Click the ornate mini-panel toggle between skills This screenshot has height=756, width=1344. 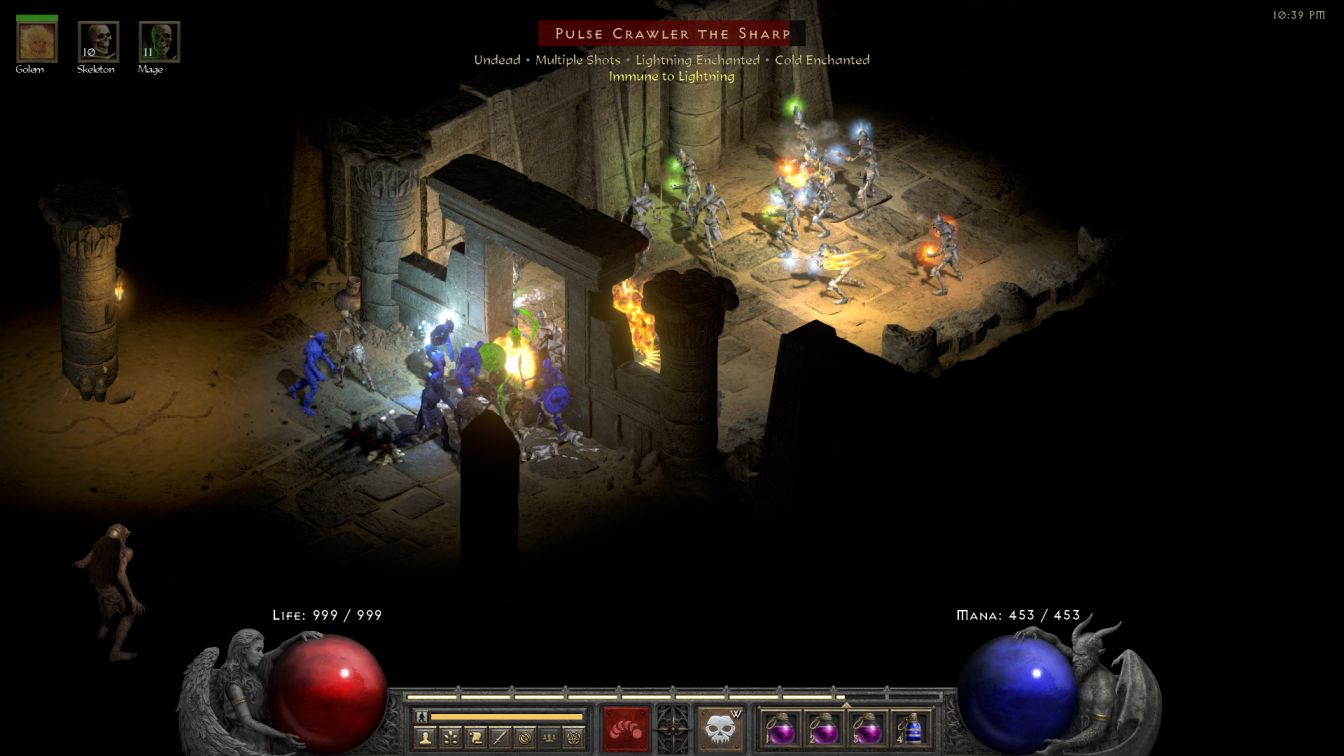click(x=672, y=726)
